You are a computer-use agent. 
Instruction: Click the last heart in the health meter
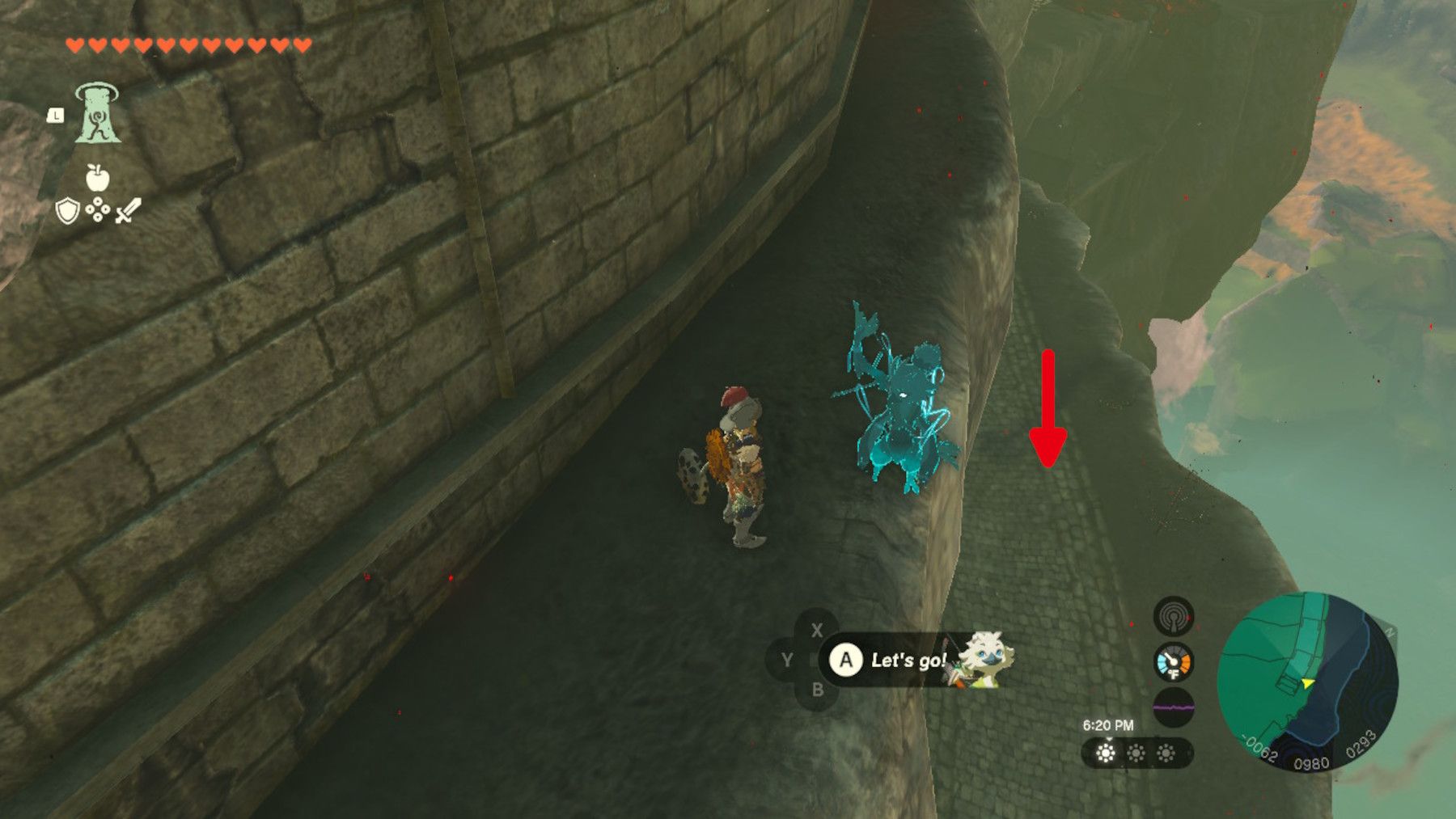302,42
